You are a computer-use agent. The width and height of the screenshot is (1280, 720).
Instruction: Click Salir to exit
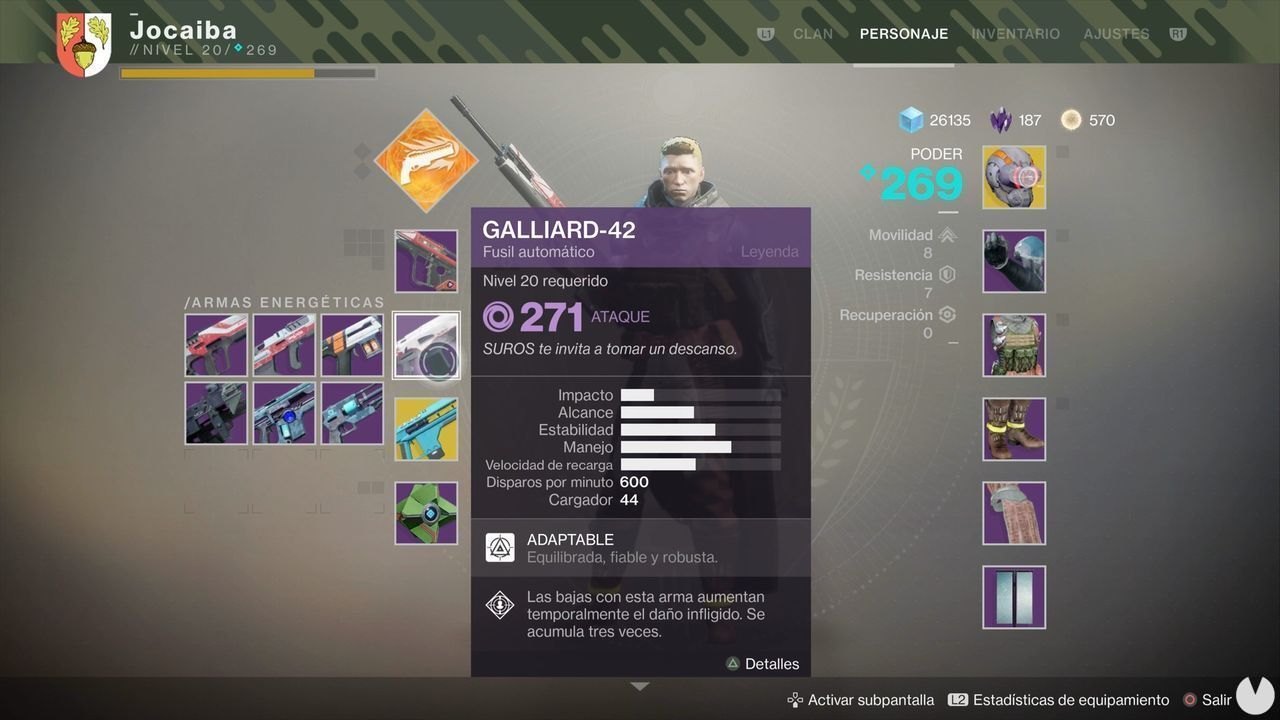(1216, 699)
